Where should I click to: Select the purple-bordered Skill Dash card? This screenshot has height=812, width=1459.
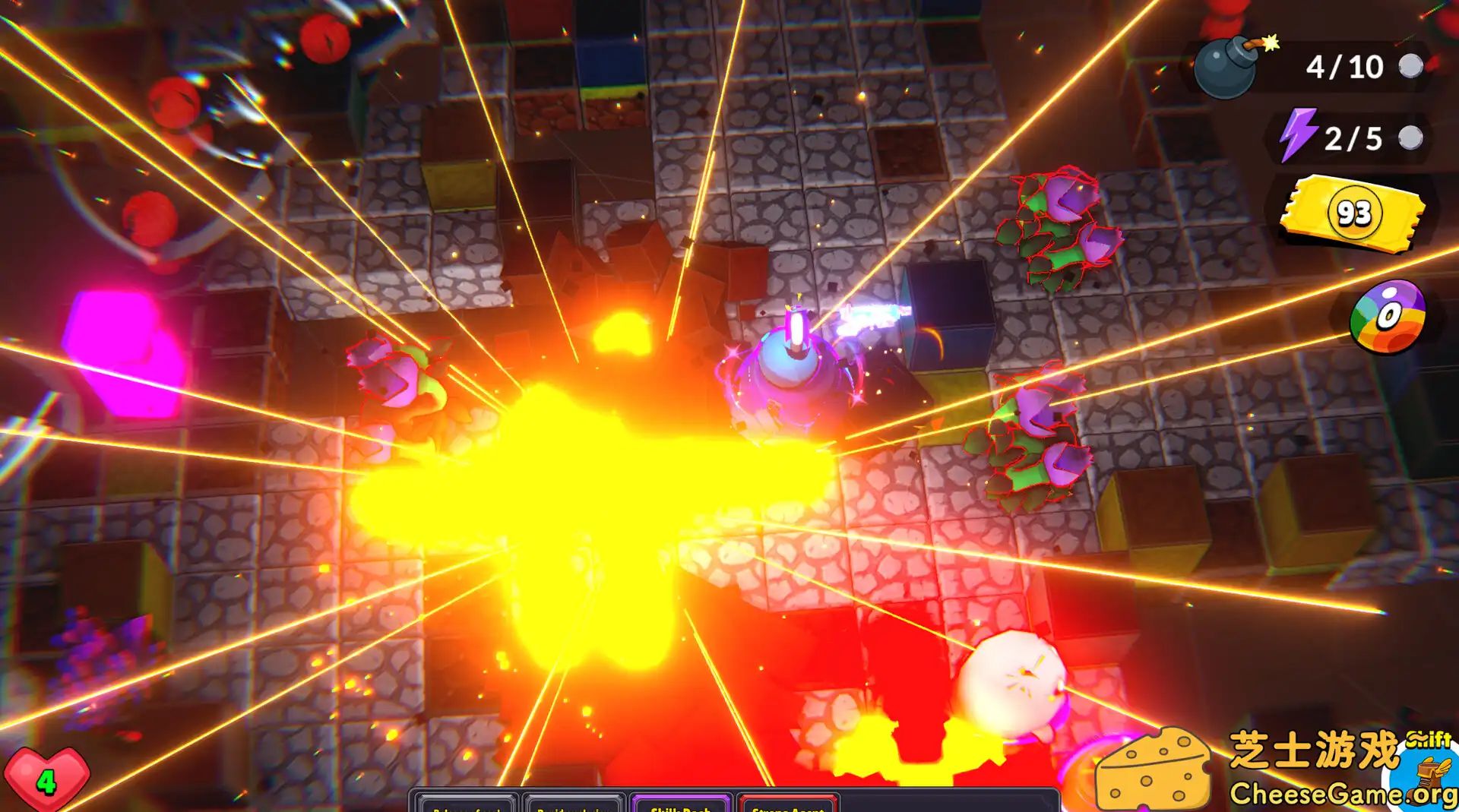(681, 804)
